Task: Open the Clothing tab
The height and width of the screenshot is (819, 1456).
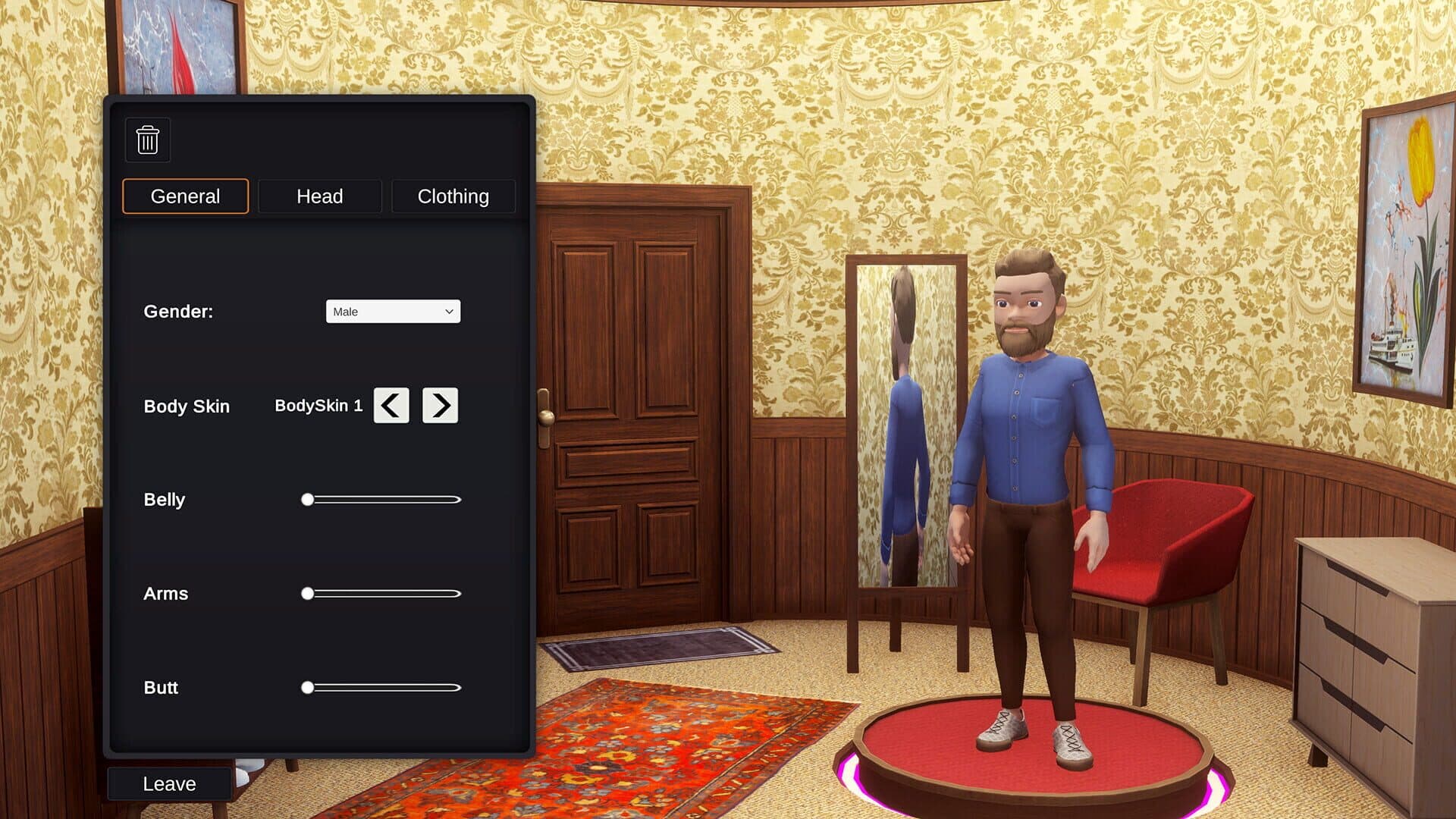Action: coord(452,196)
